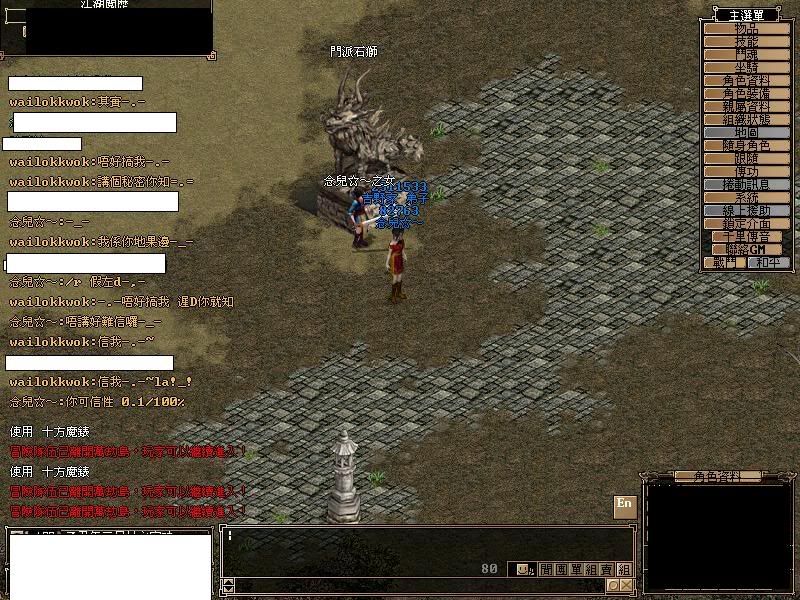The height and width of the screenshot is (600, 800).
Task: Choose 隨身角色 companion character
Action: pos(746,146)
